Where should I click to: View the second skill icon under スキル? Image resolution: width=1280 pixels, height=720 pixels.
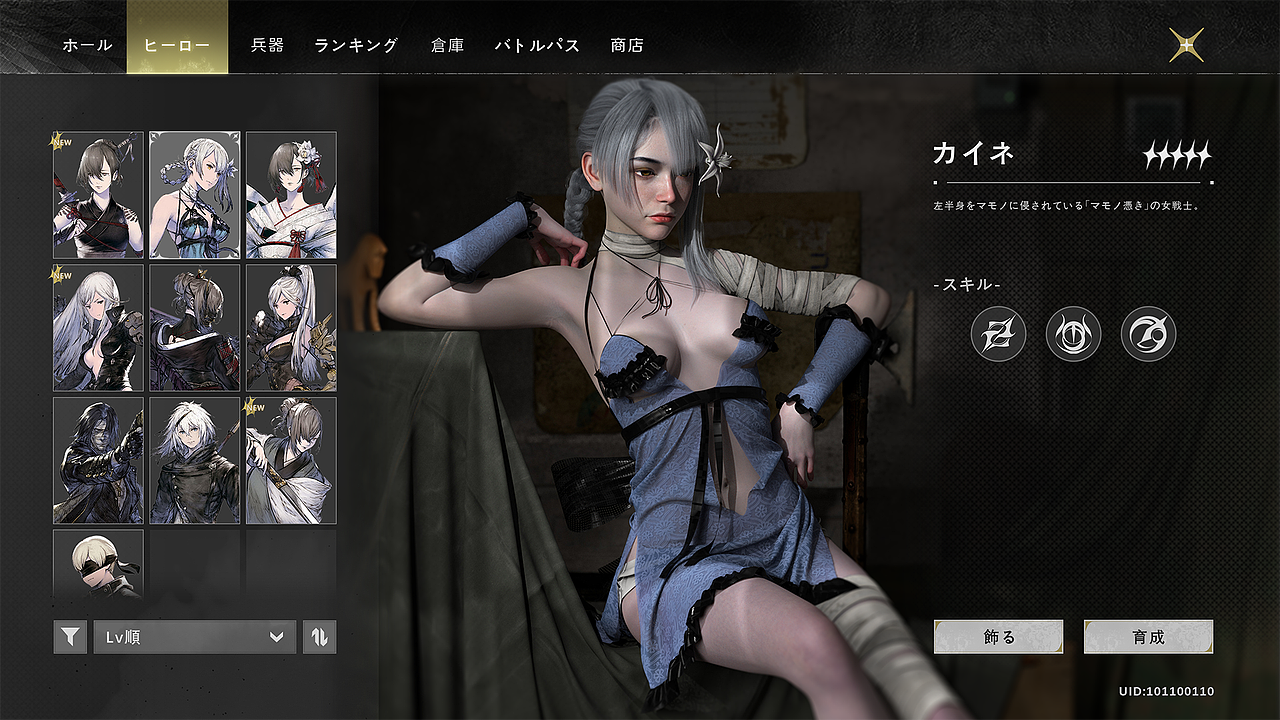click(x=1072, y=333)
